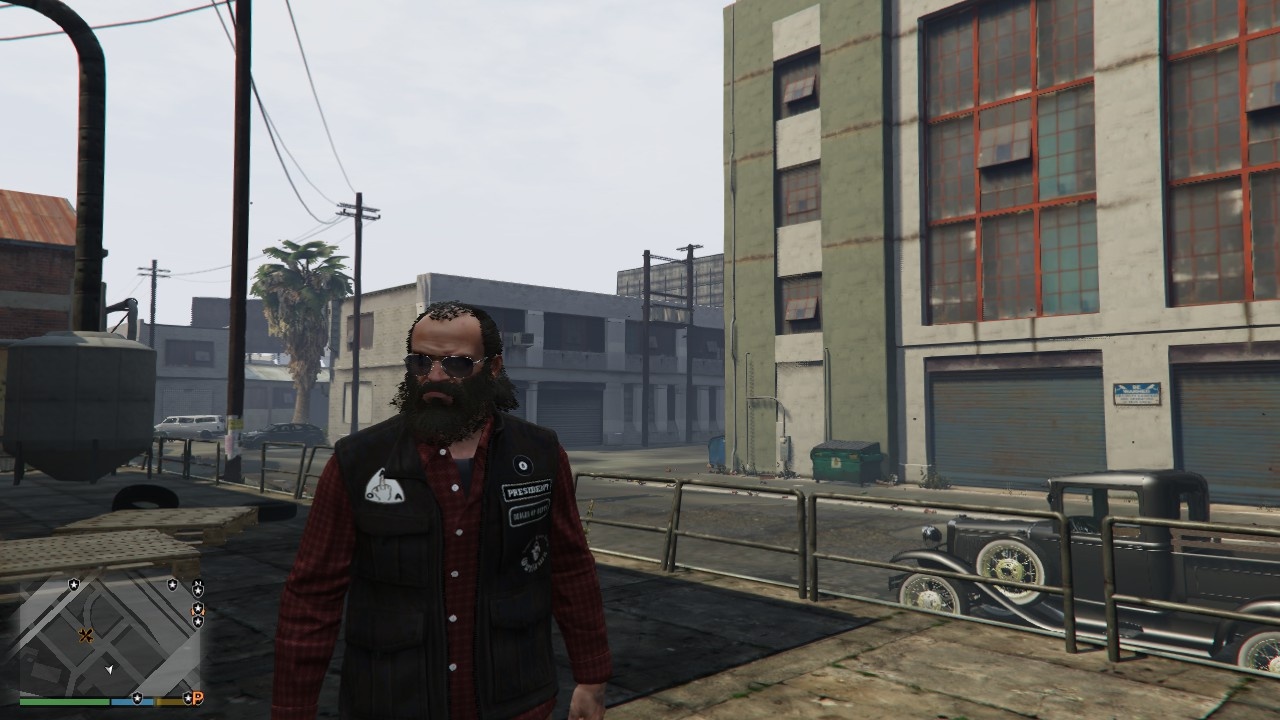The image size is (1280, 720).
Task: Select the orange parking 'P' blip on minimap
Action: (198, 699)
